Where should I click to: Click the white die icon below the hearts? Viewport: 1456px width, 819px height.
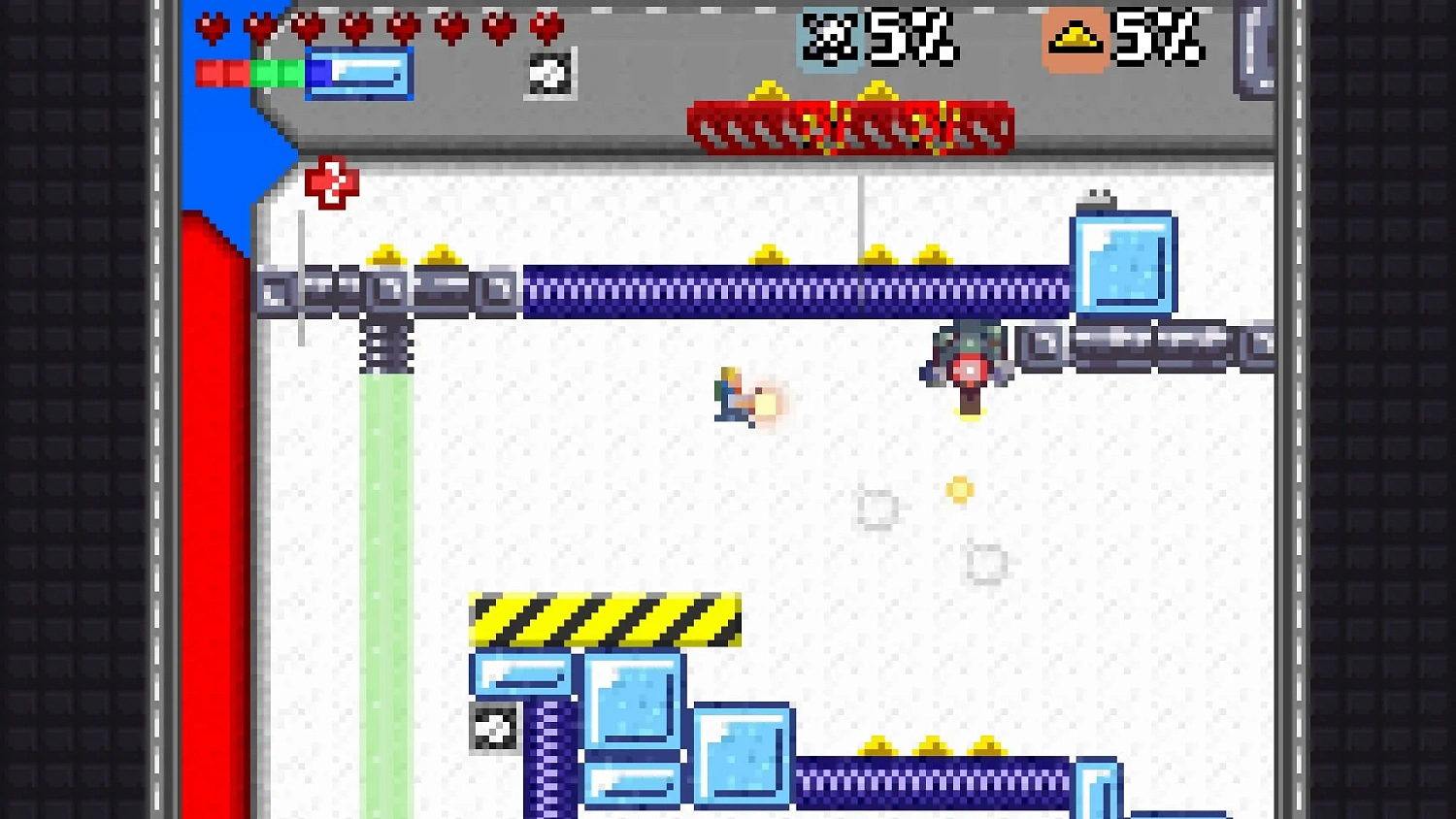point(549,75)
